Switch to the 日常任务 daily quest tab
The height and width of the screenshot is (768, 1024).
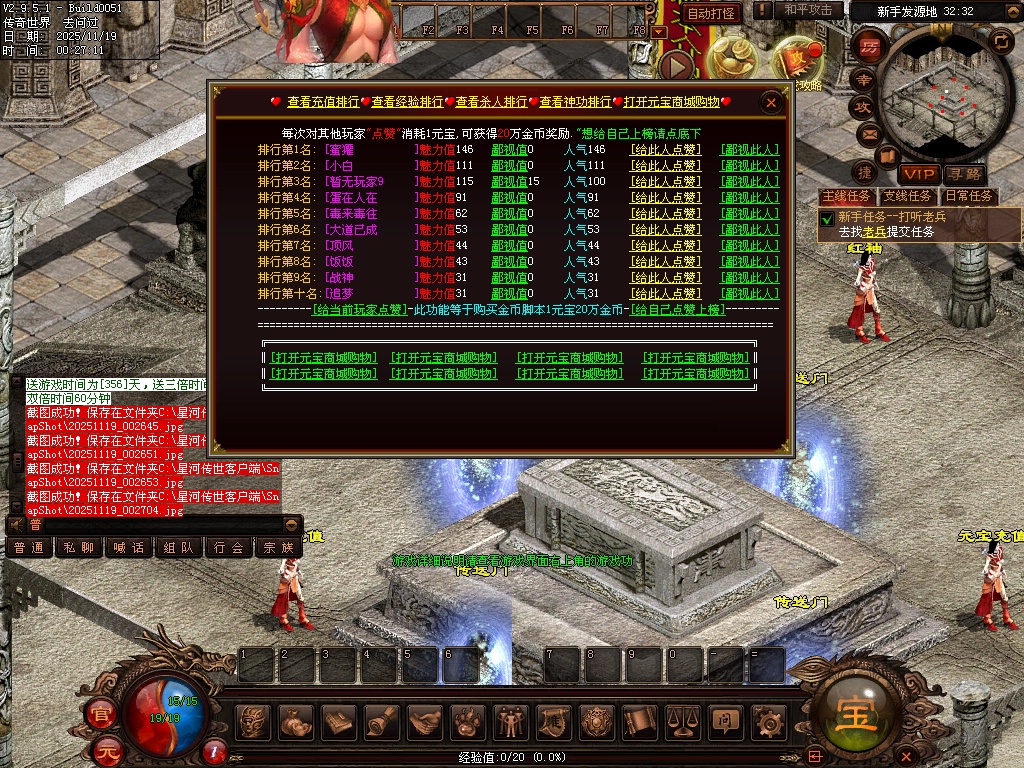969,196
